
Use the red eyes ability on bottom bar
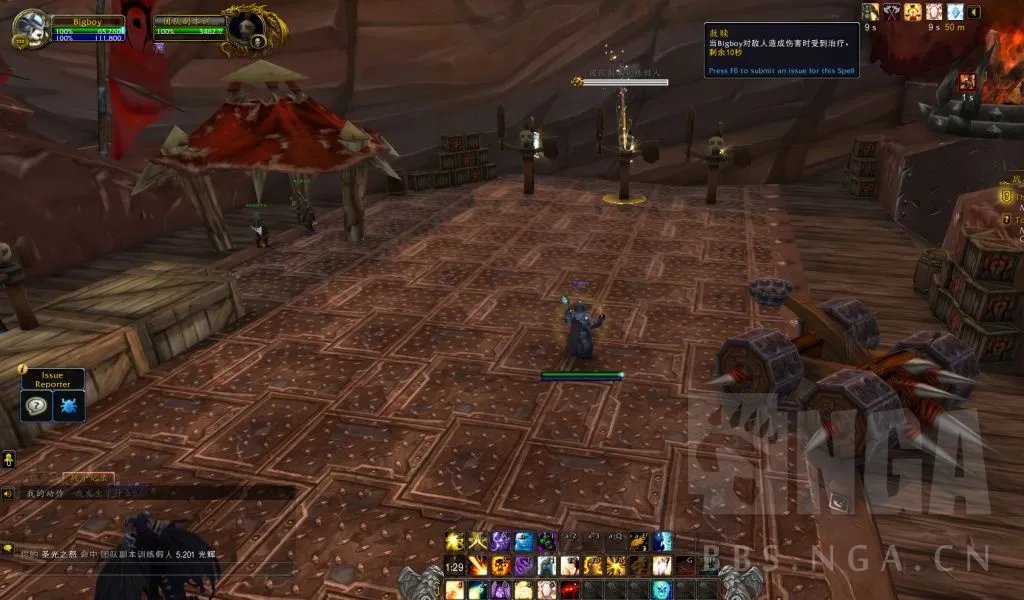coord(569,589)
